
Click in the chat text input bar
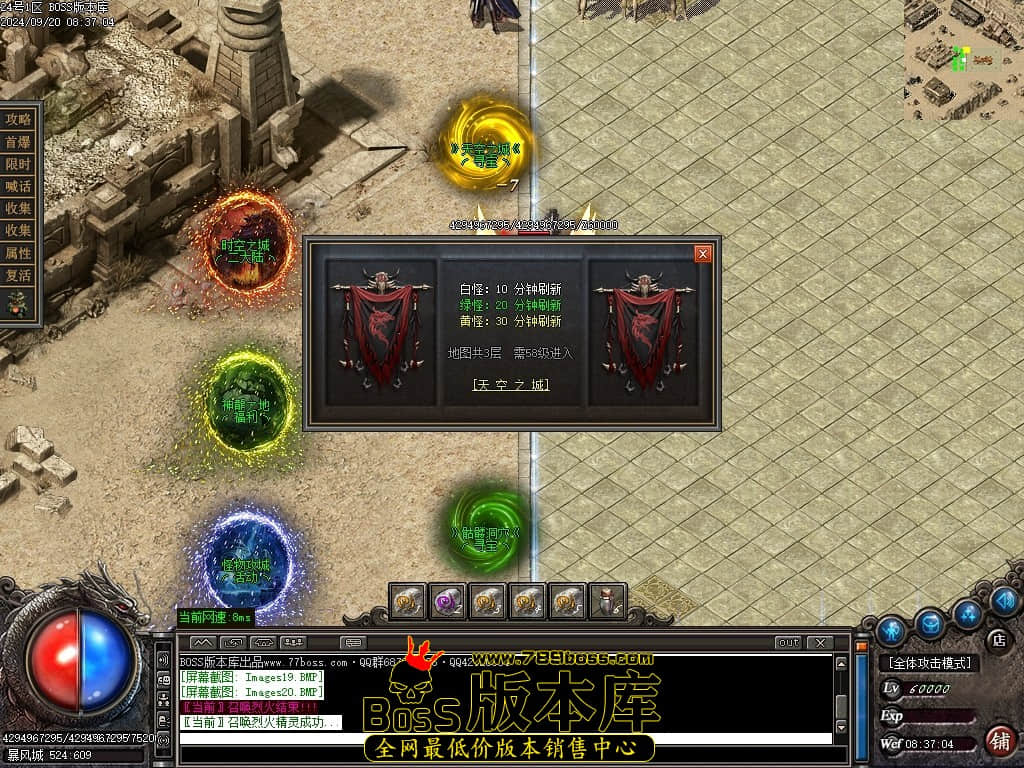[505, 739]
